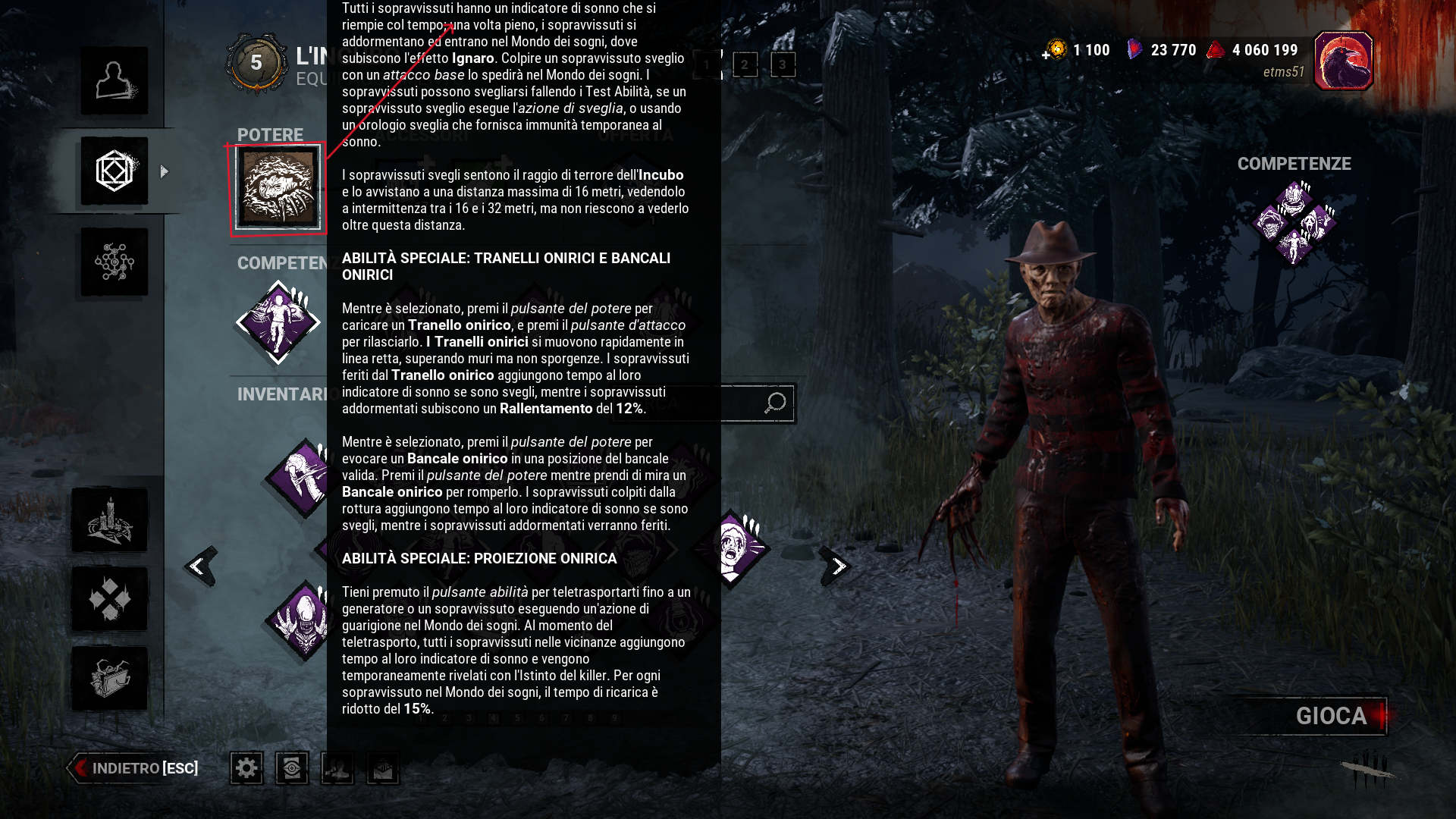Screen dimensions: 1456x819
Task: Open the Archives diamonds icon in sidebar
Action: point(111,599)
